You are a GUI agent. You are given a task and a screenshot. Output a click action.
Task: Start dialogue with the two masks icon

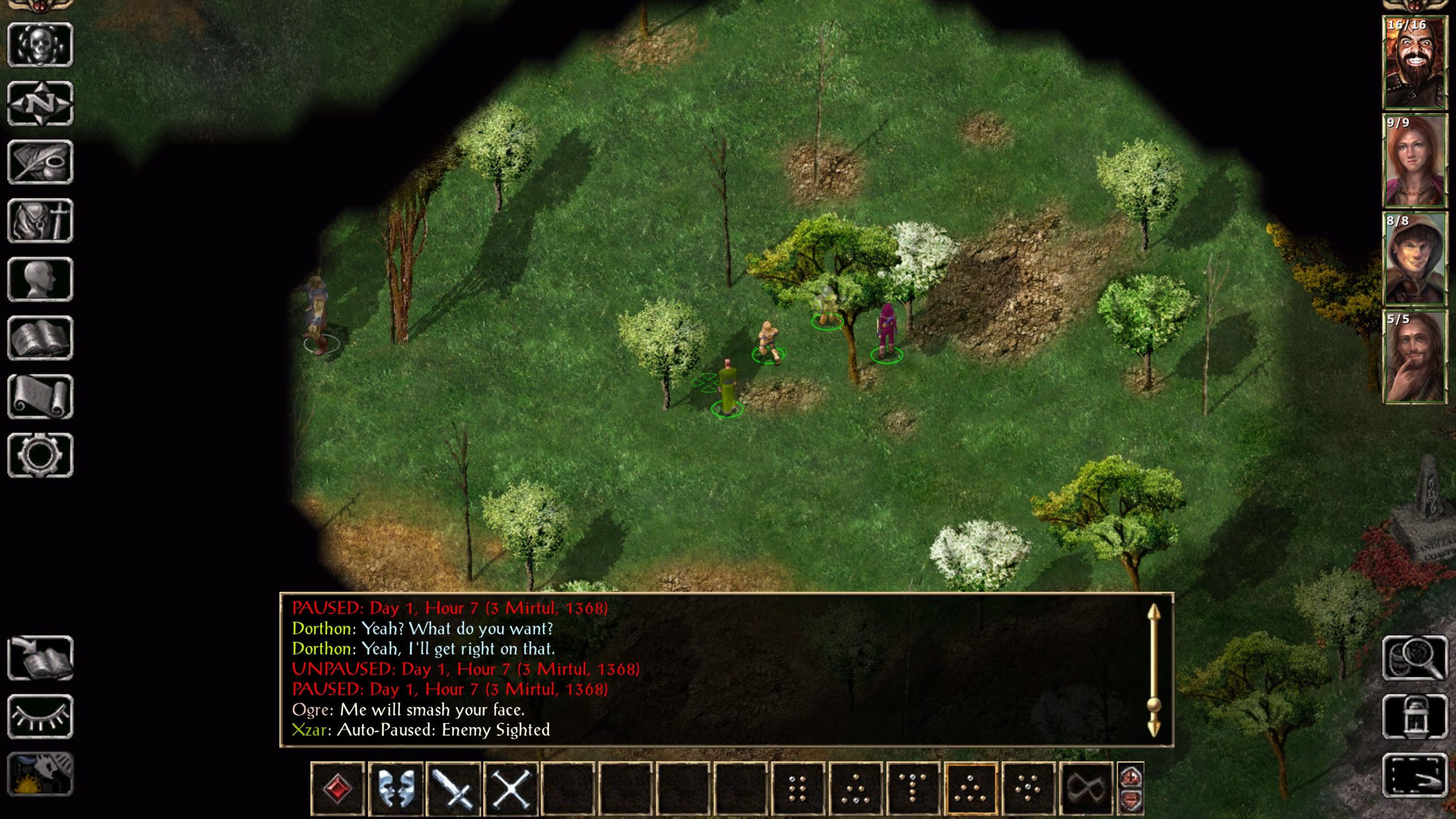pos(395,789)
